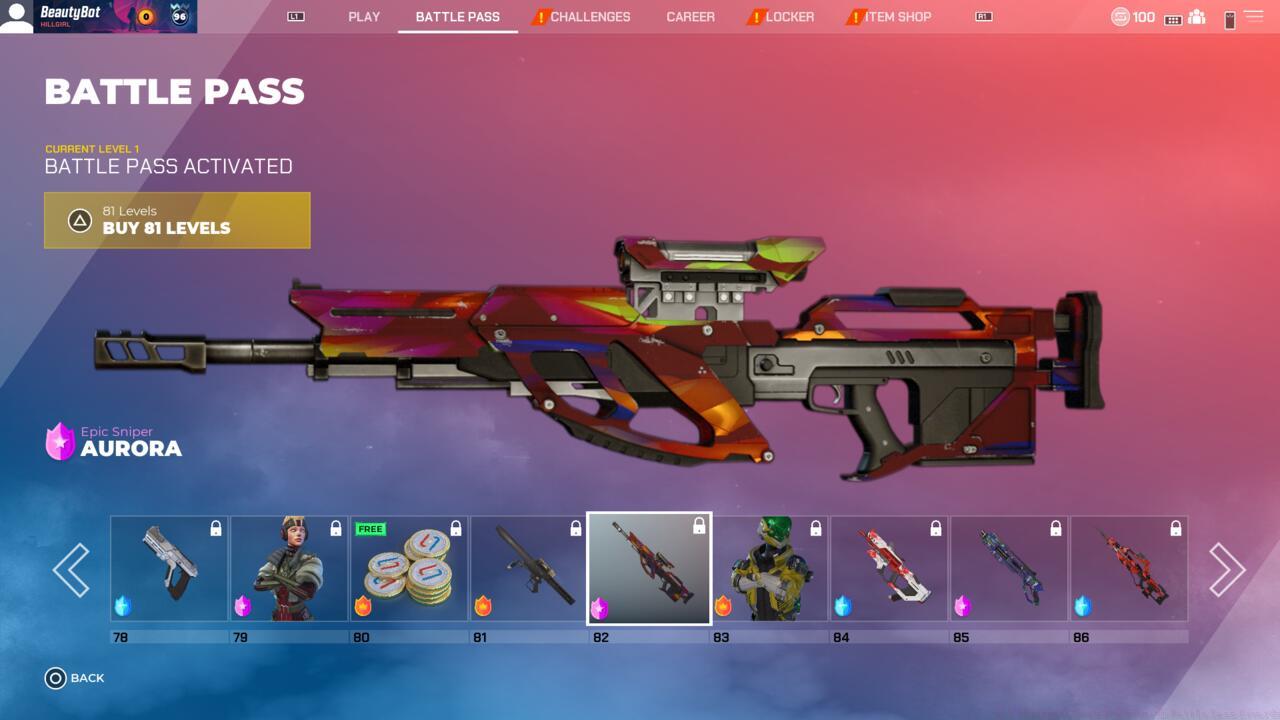Show previous battle pass rewards with left arrow
This screenshot has height=720, width=1280.
tap(71, 570)
